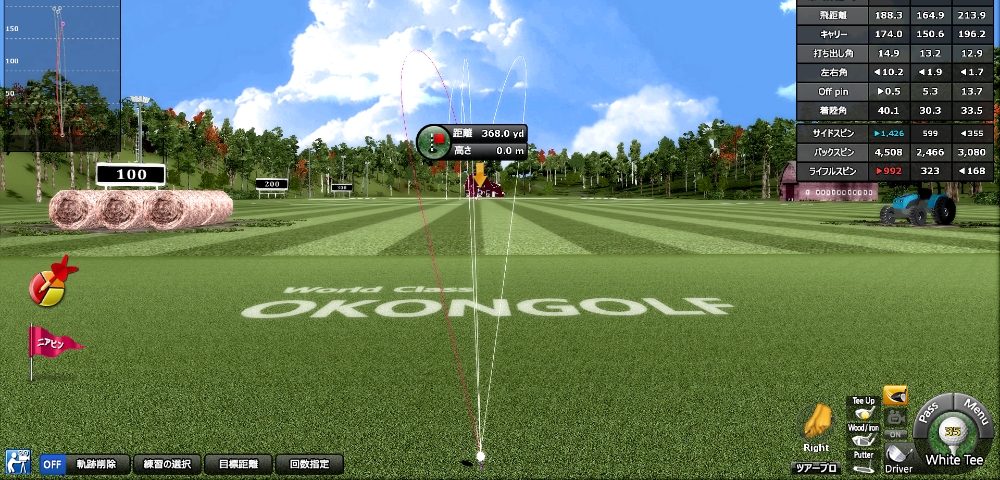Open the dart and pie chart icon
Image resolution: width=1000 pixels, height=480 pixels.
click(50, 284)
